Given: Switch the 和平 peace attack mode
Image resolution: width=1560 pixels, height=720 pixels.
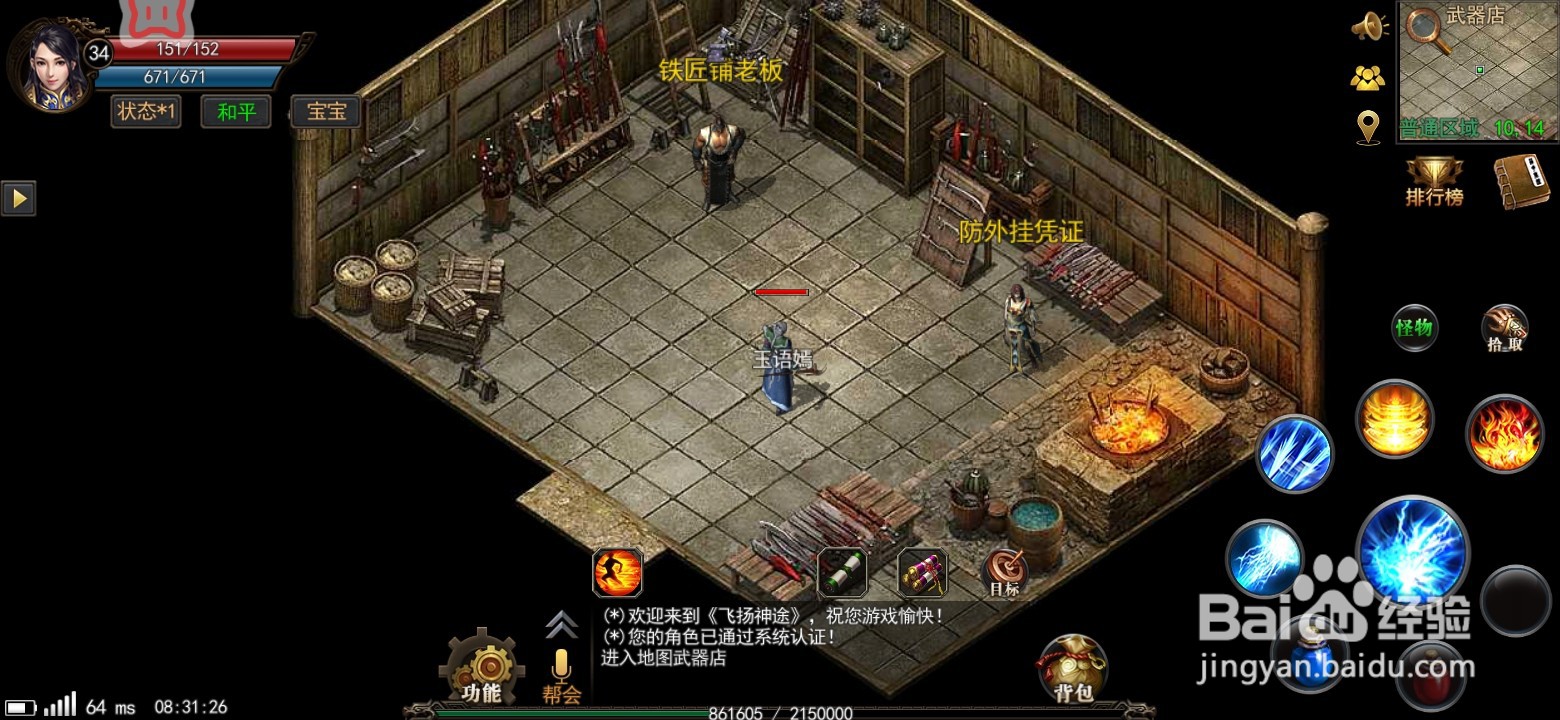Looking at the screenshot, I should point(235,112).
